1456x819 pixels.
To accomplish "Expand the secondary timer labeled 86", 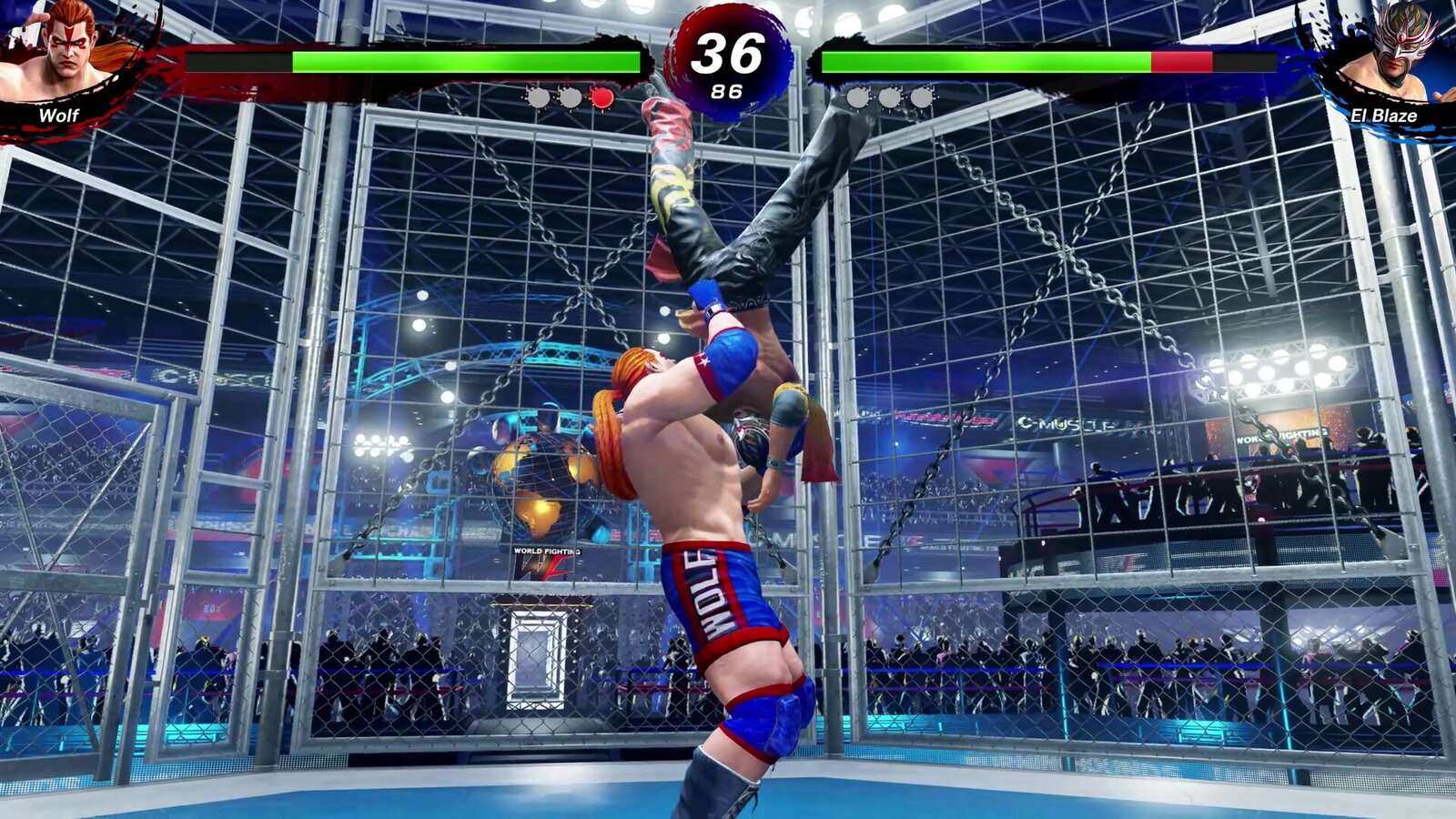I will [x=728, y=91].
